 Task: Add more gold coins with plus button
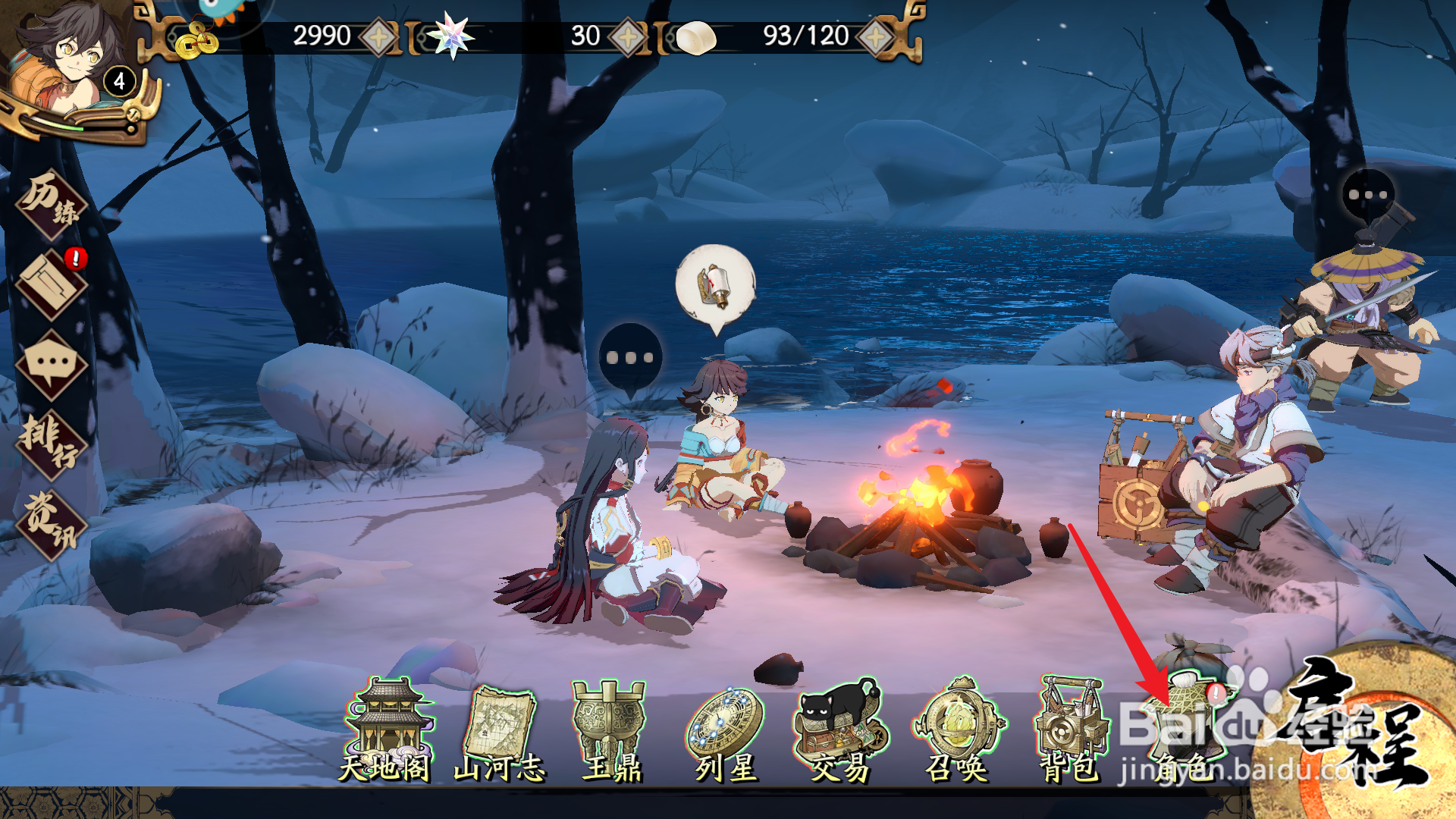pos(378,36)
